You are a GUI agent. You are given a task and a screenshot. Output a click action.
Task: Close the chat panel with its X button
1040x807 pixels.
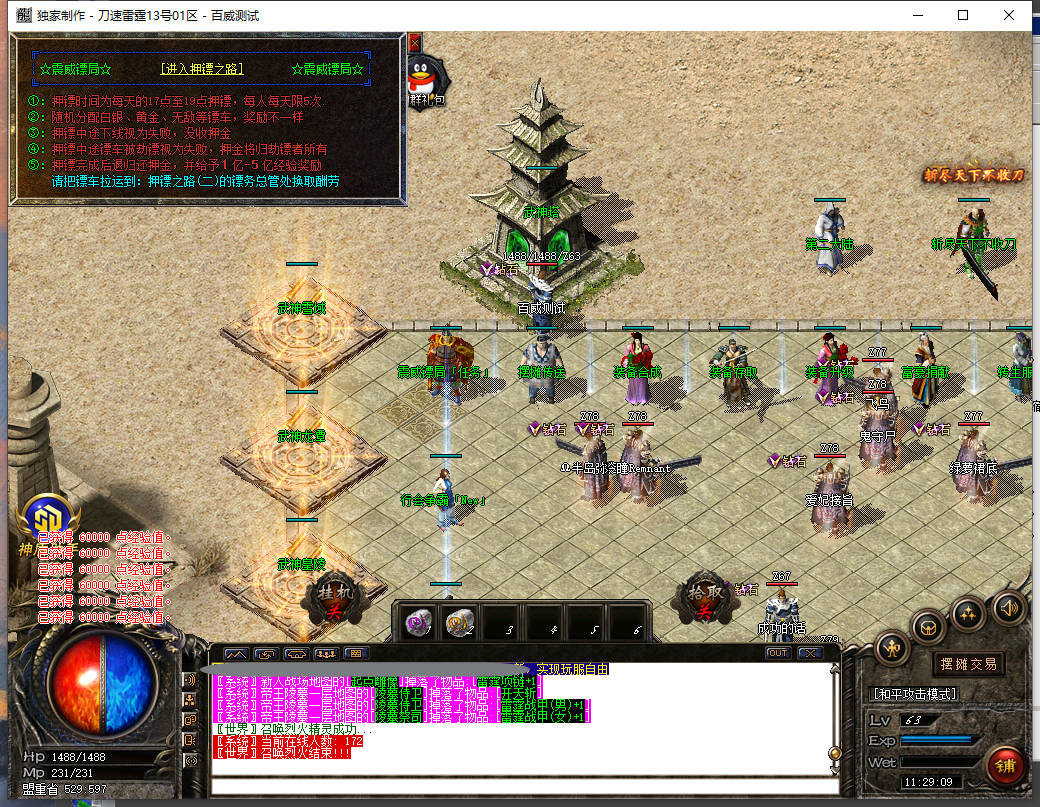(x=808, y=653)
